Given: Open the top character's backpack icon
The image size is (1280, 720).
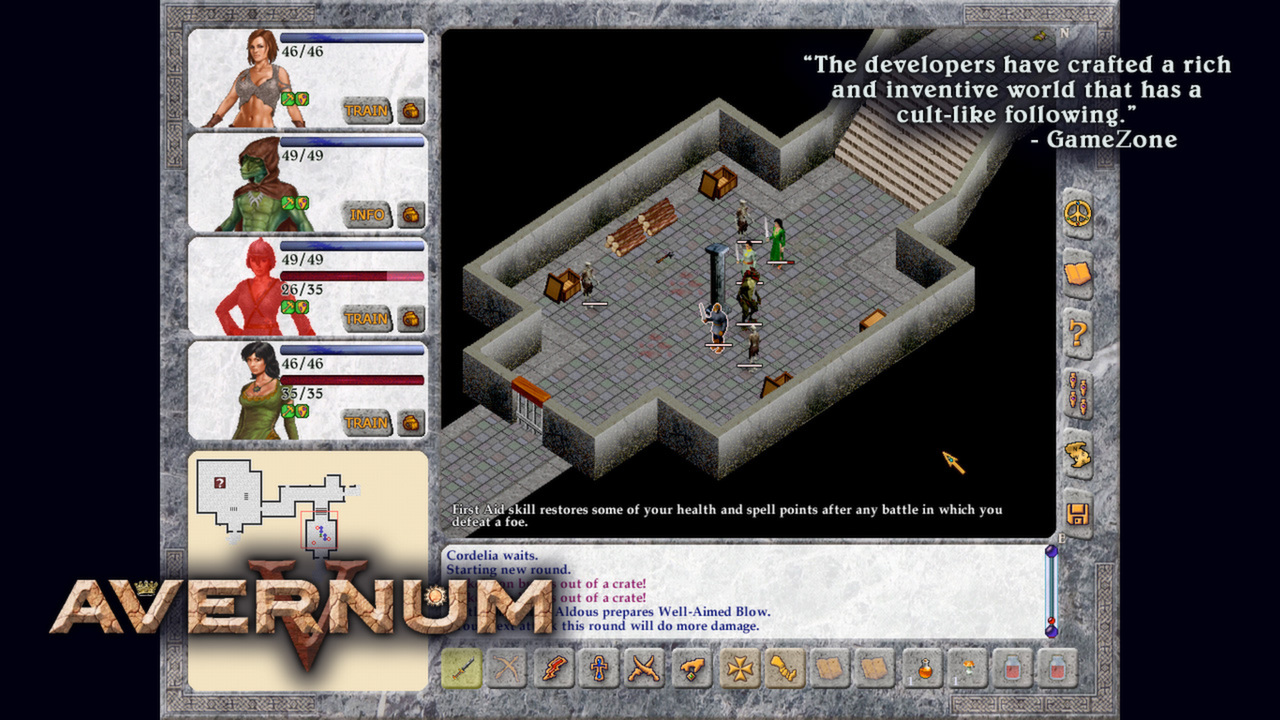Looking at the screenshot, I should pyautogui.click(x=409, y=111).
